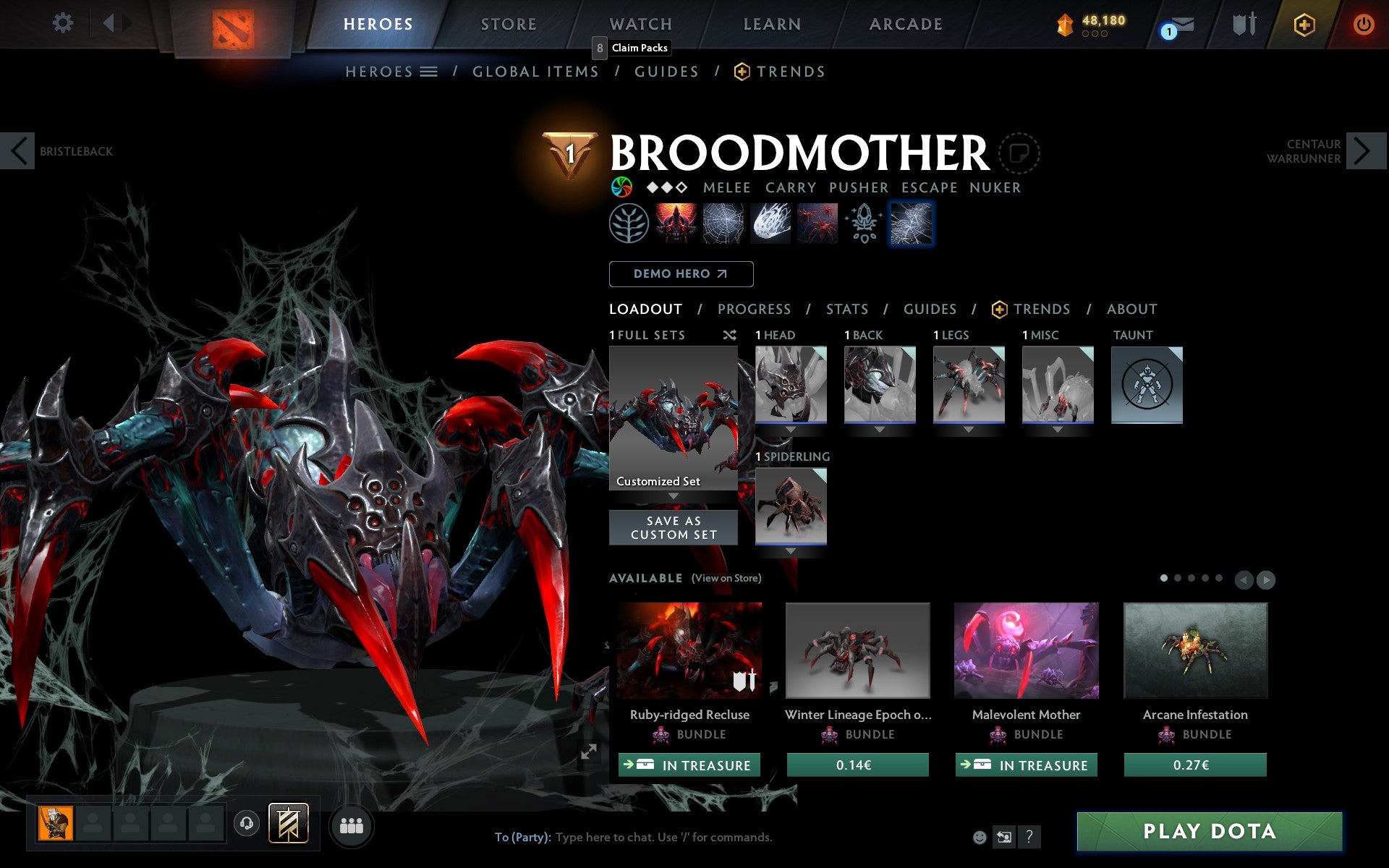
Task: Click the Winter Lineage Epoch bundle thumbnail
Action: 857,651
